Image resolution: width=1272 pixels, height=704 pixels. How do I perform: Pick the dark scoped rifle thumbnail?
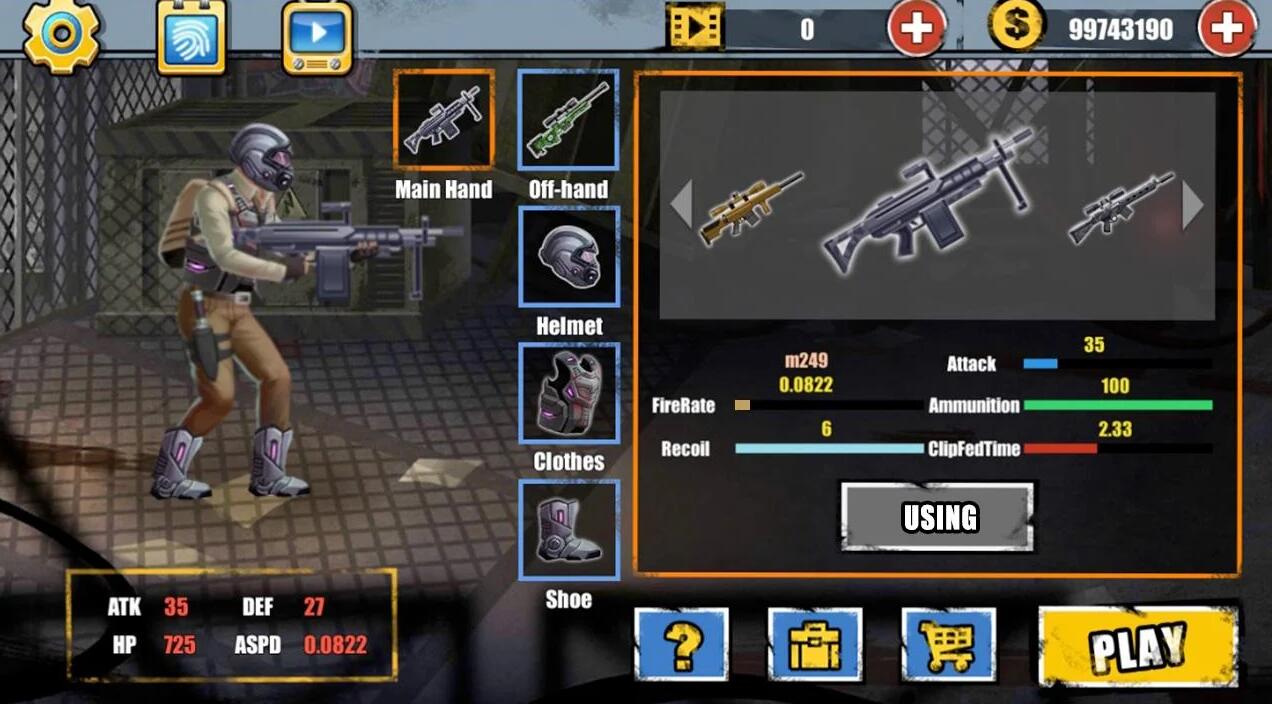1120,208
